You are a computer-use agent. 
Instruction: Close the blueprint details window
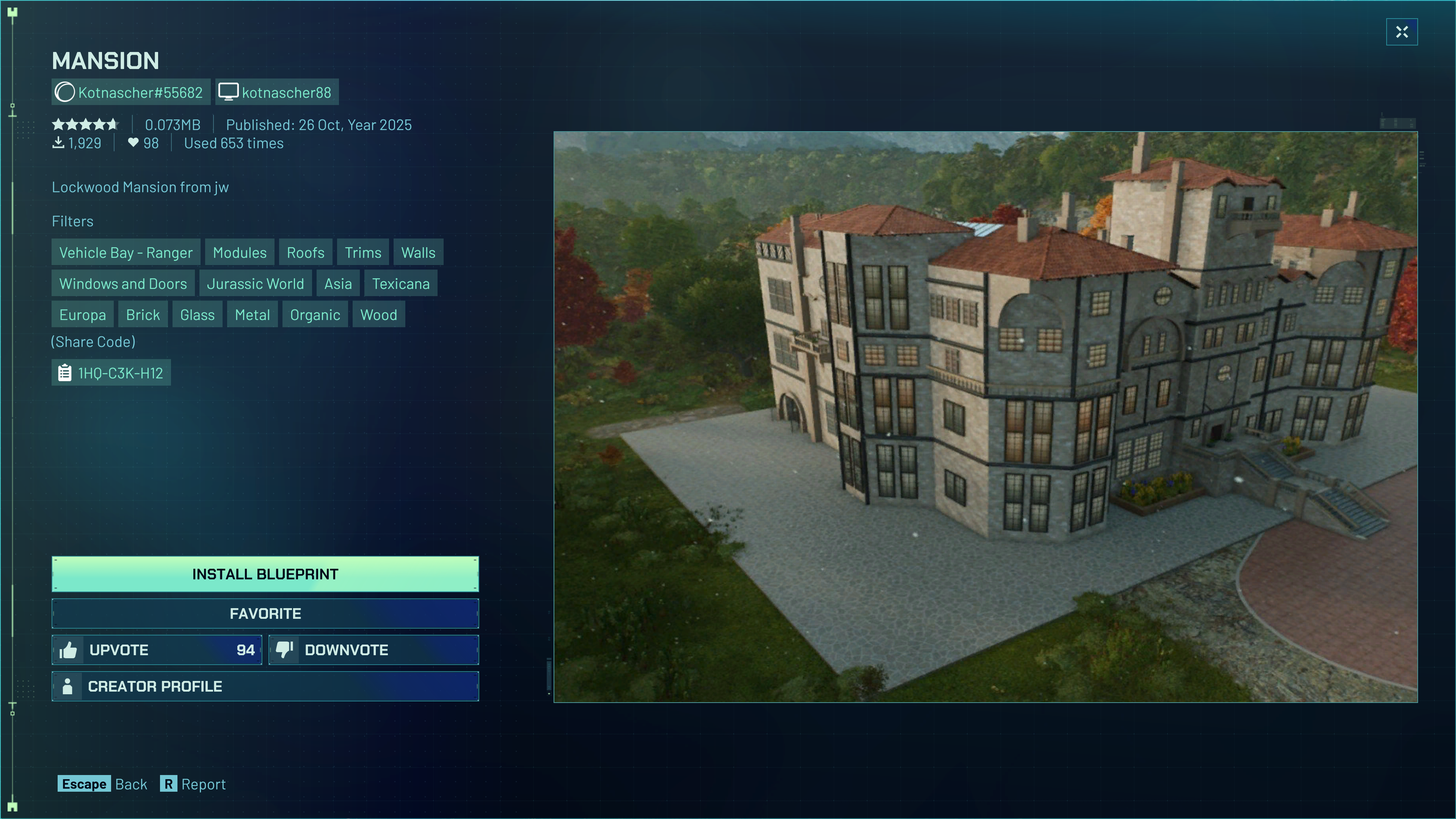pos(1401,32)
